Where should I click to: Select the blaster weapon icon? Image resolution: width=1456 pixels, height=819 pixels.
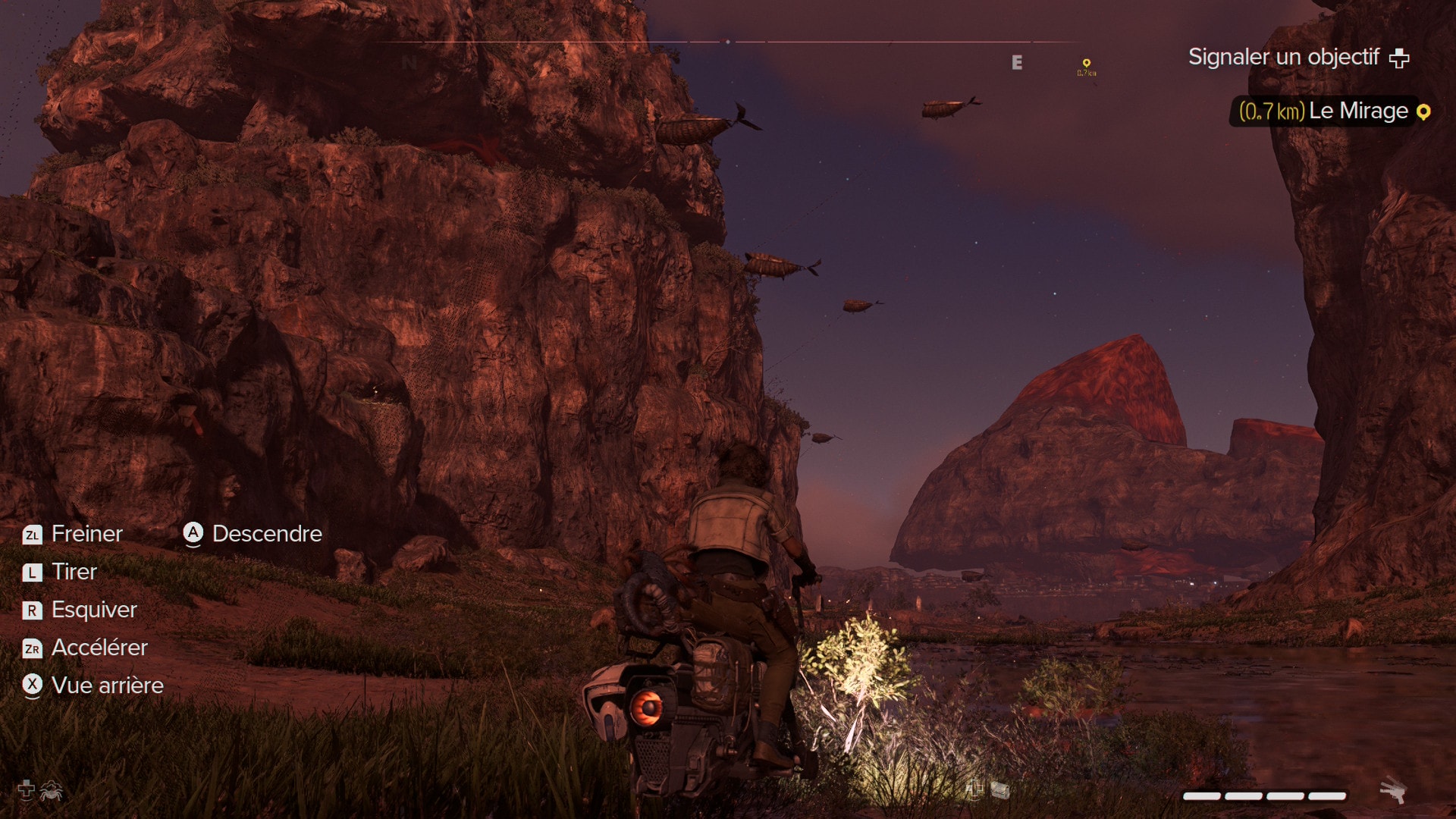click(1392, 790)
